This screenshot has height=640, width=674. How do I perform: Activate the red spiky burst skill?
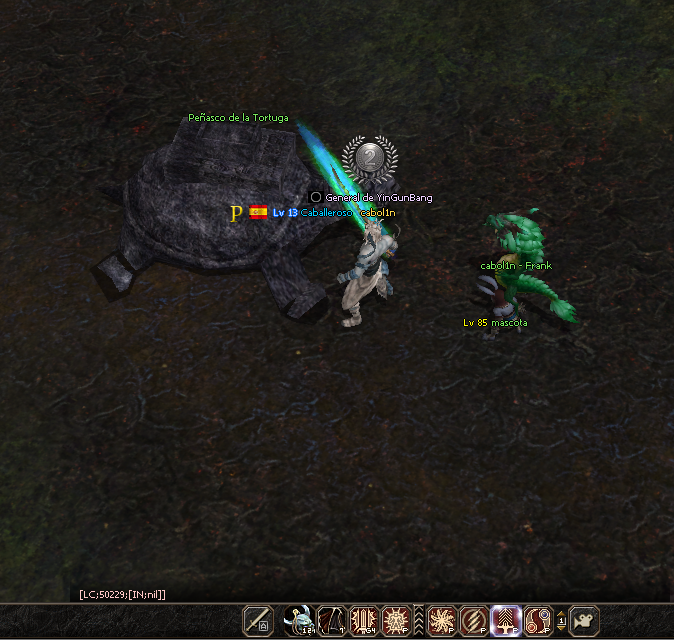pos(397,620)
